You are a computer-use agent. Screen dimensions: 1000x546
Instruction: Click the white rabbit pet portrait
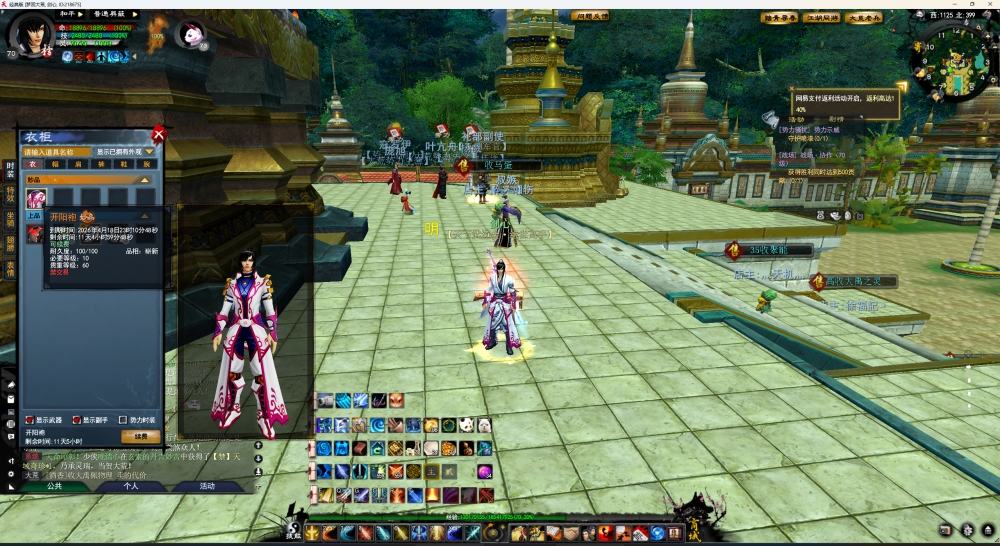click(x=190, y=35)
